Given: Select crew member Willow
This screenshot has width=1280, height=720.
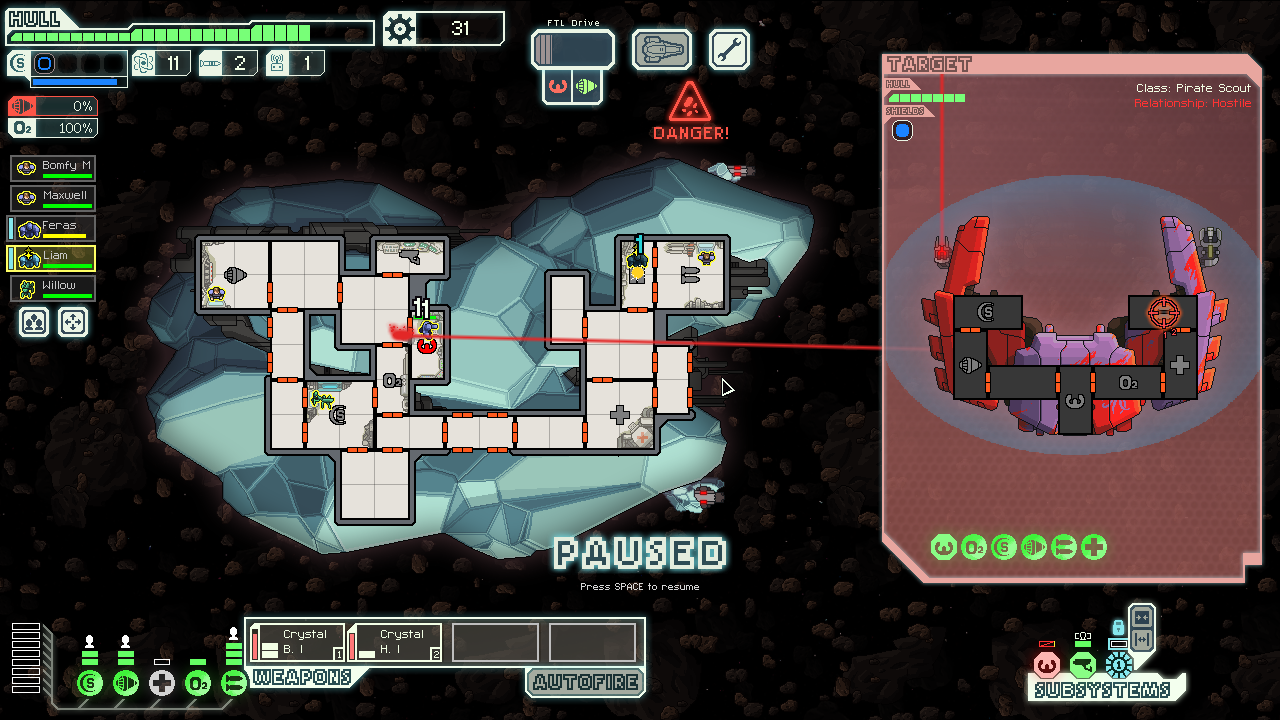Looking at the screenshot, I should pos(53,288).
